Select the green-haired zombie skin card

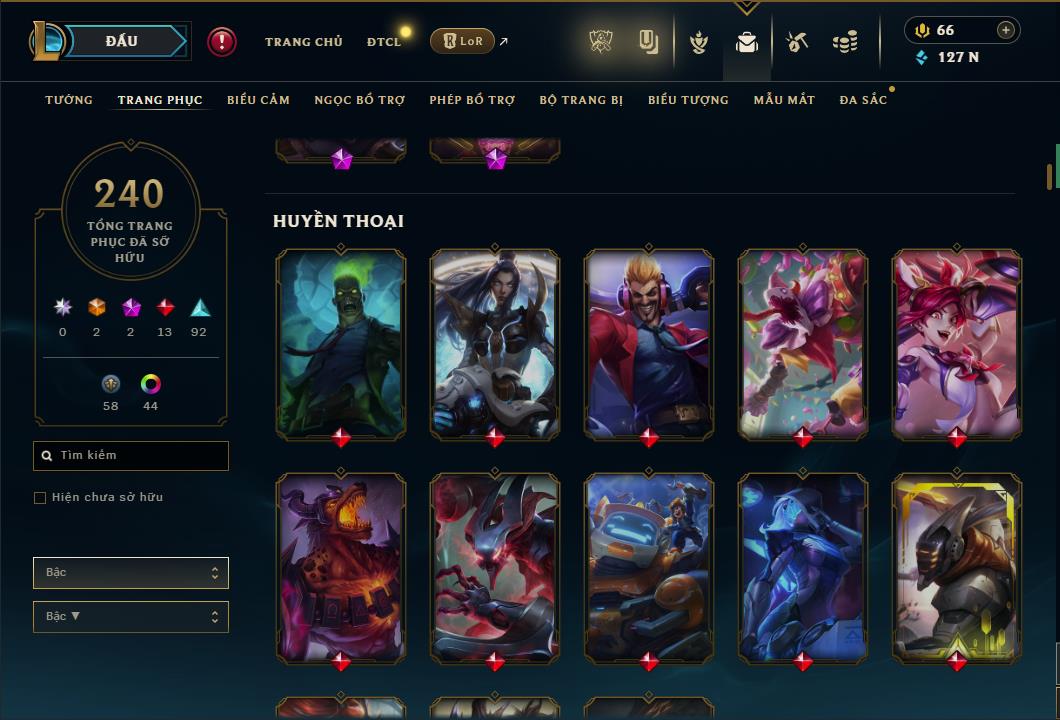click(341, 343)
